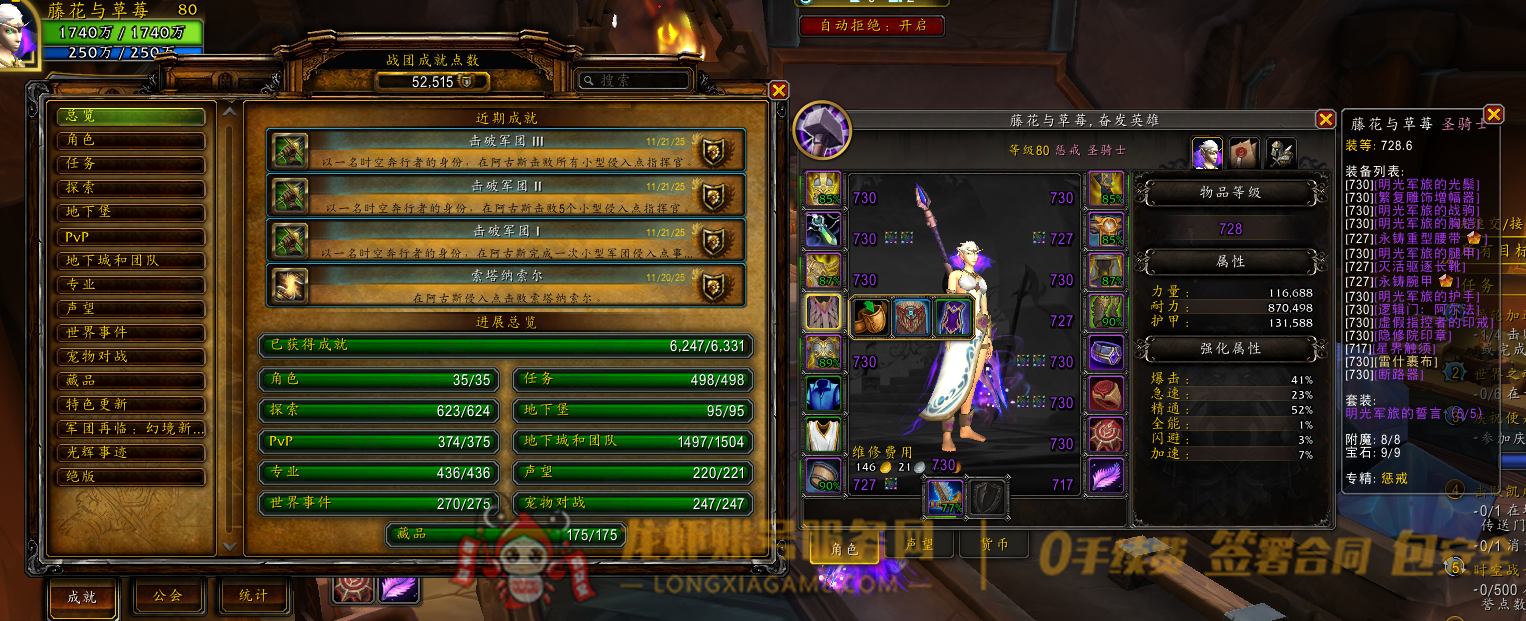Select the purple feather trinket slot
The image size is (1526, 621).
1105,476
